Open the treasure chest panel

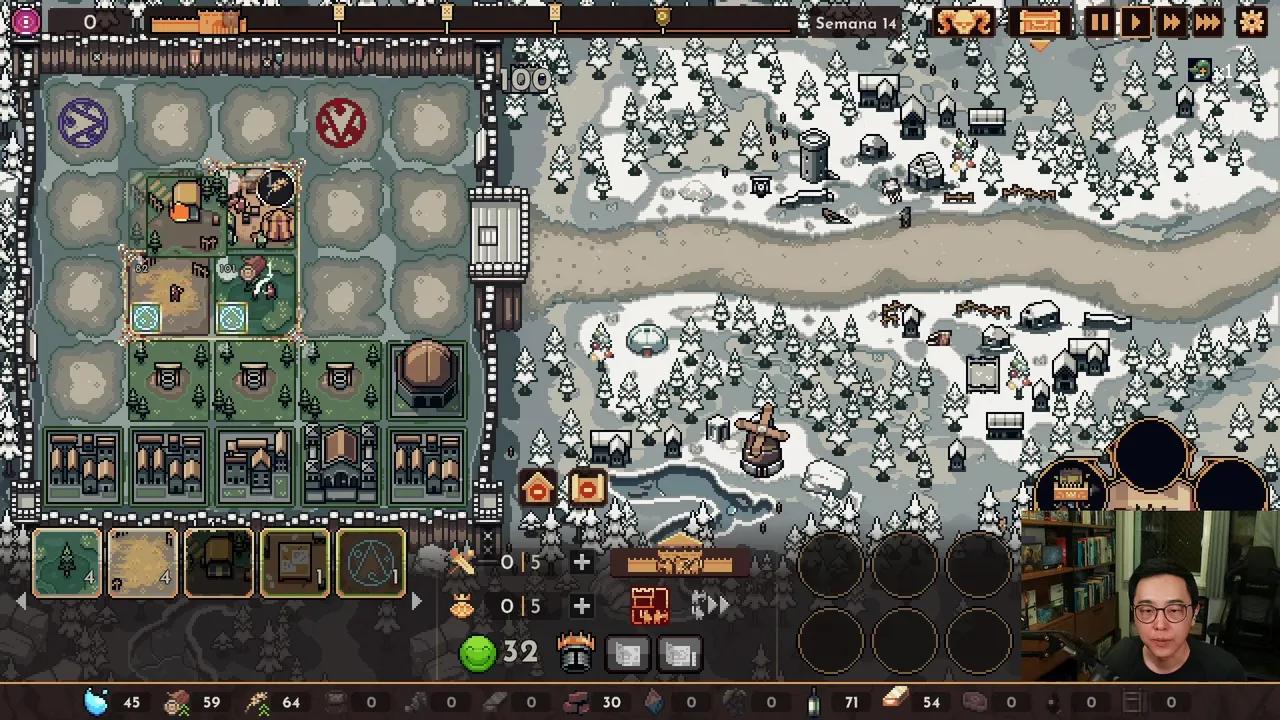click(1039, 22)
